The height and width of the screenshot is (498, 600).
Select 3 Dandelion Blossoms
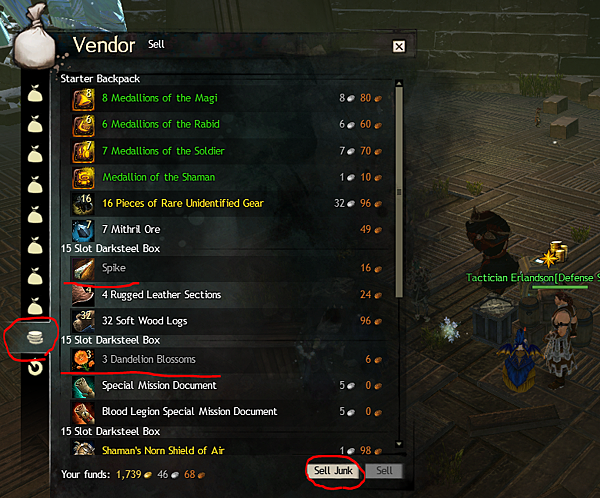[149, 359]
